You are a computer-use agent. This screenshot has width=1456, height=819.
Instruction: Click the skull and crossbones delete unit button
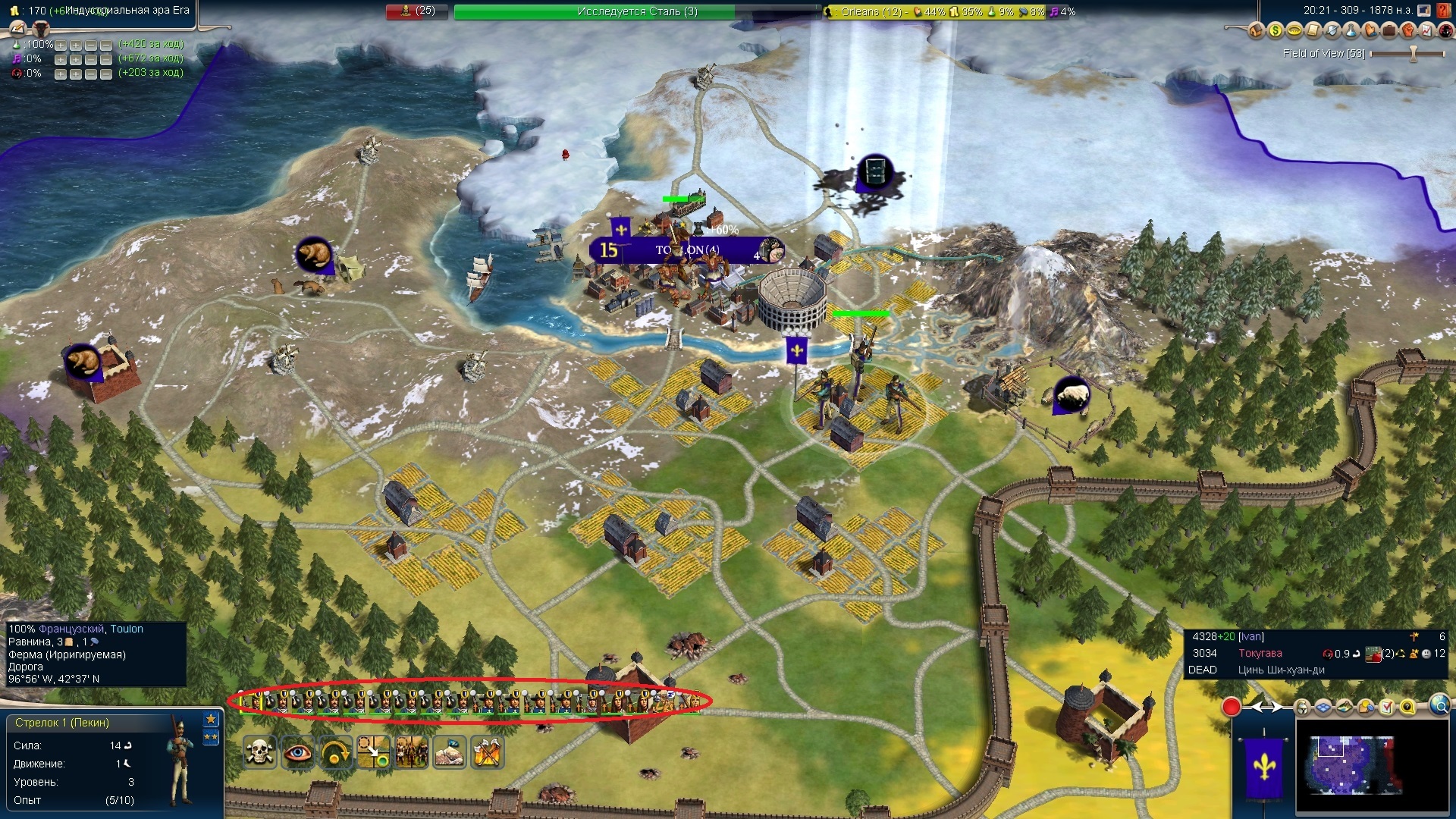(259, 752)
